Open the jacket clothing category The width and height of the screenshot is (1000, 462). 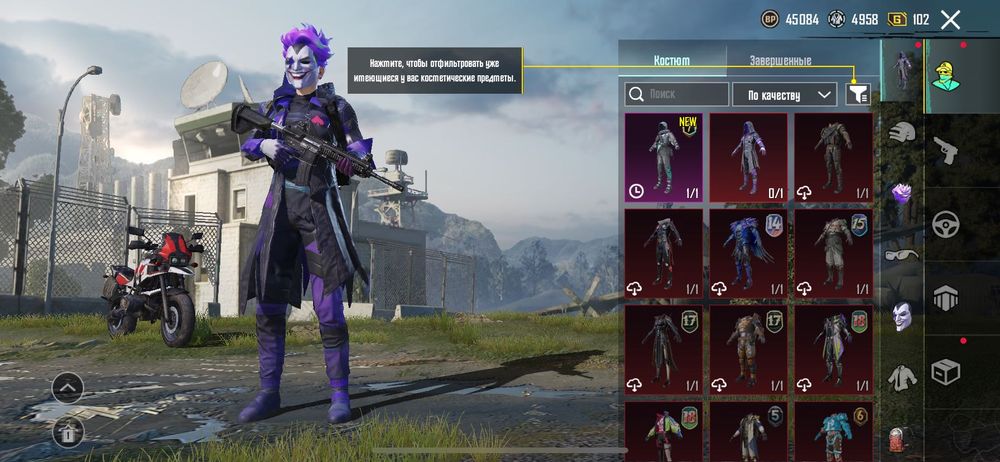(902, 377)
